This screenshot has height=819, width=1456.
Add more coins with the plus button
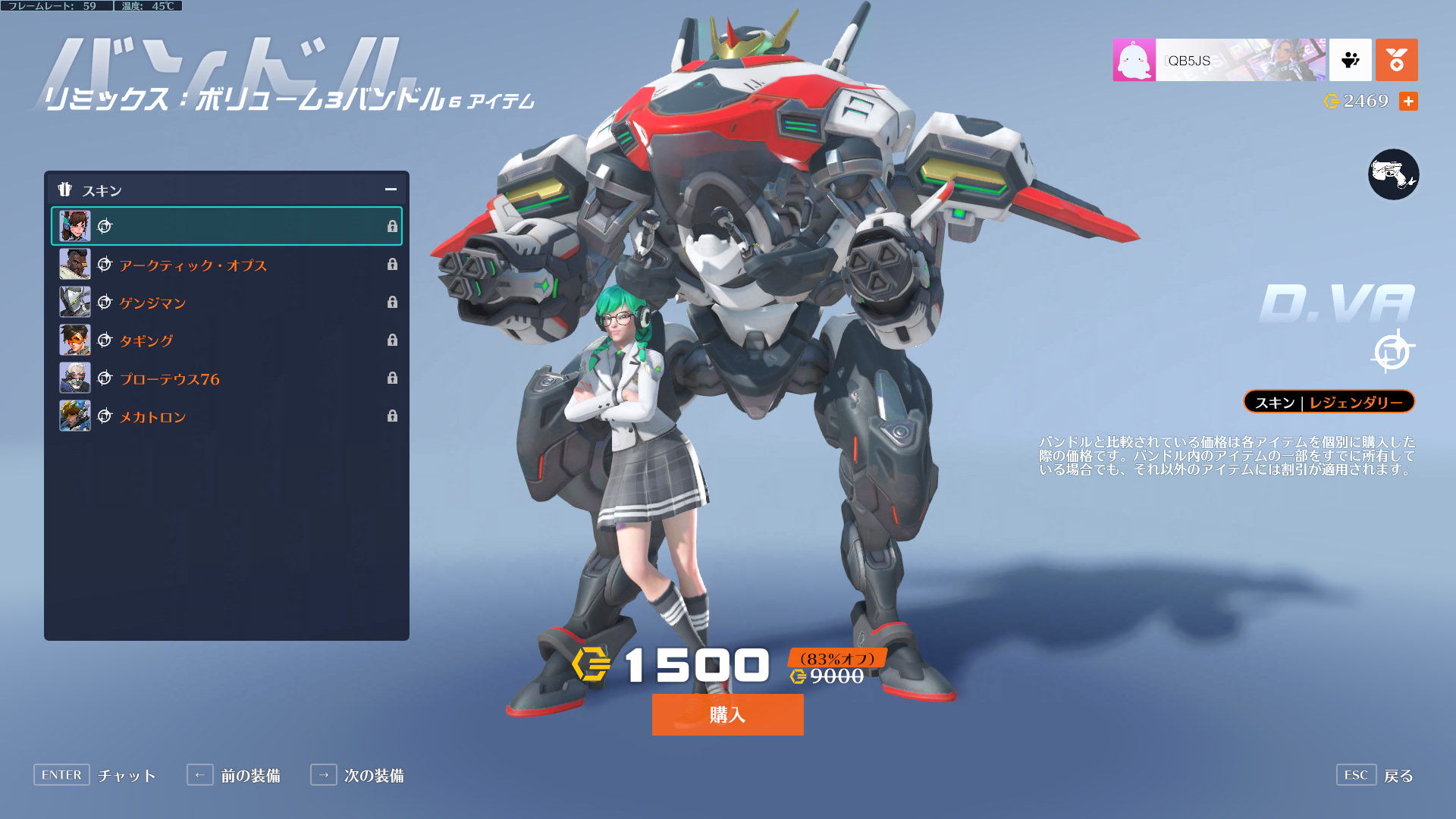pos(1408,101)
